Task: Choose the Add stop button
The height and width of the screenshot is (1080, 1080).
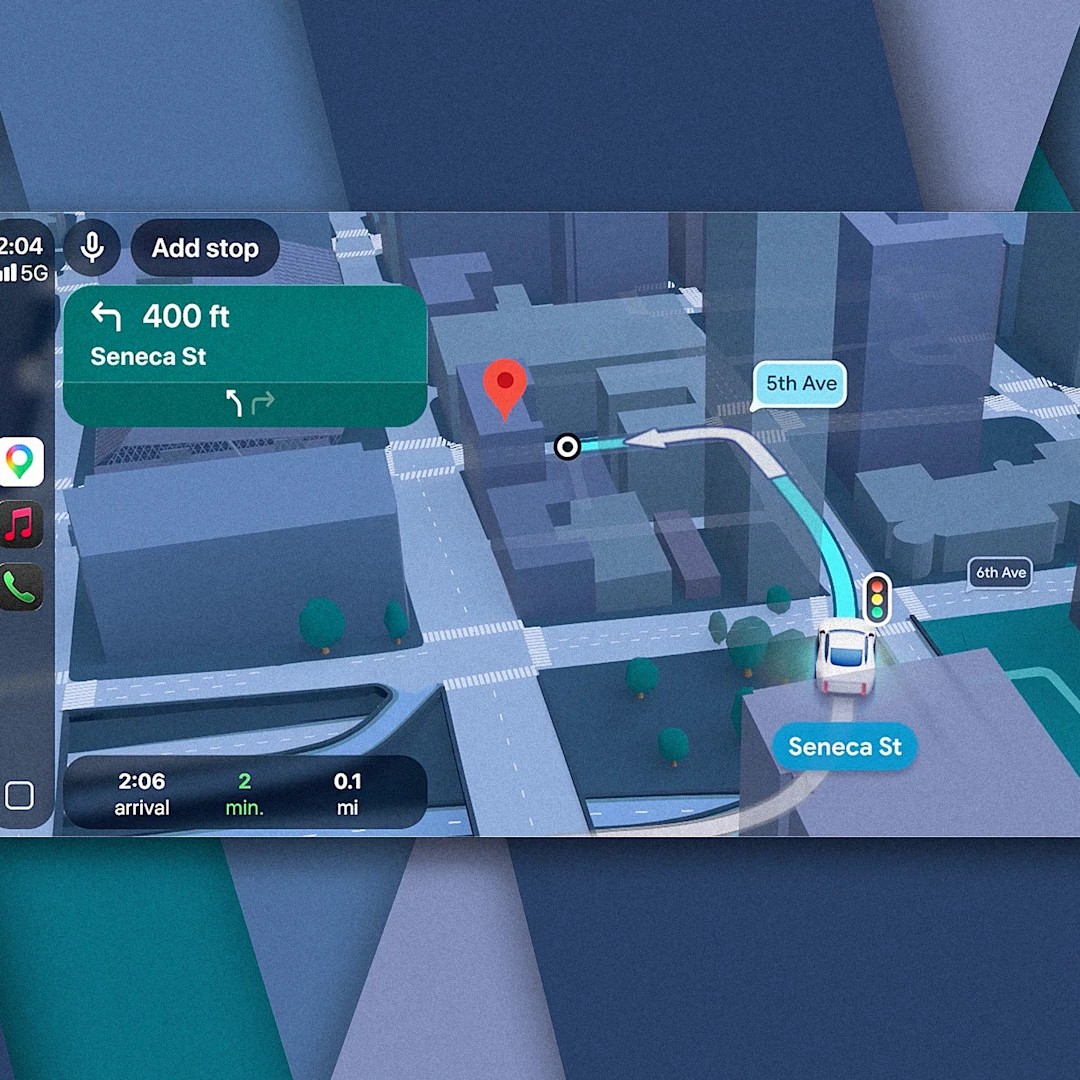Action: point(205,248)
